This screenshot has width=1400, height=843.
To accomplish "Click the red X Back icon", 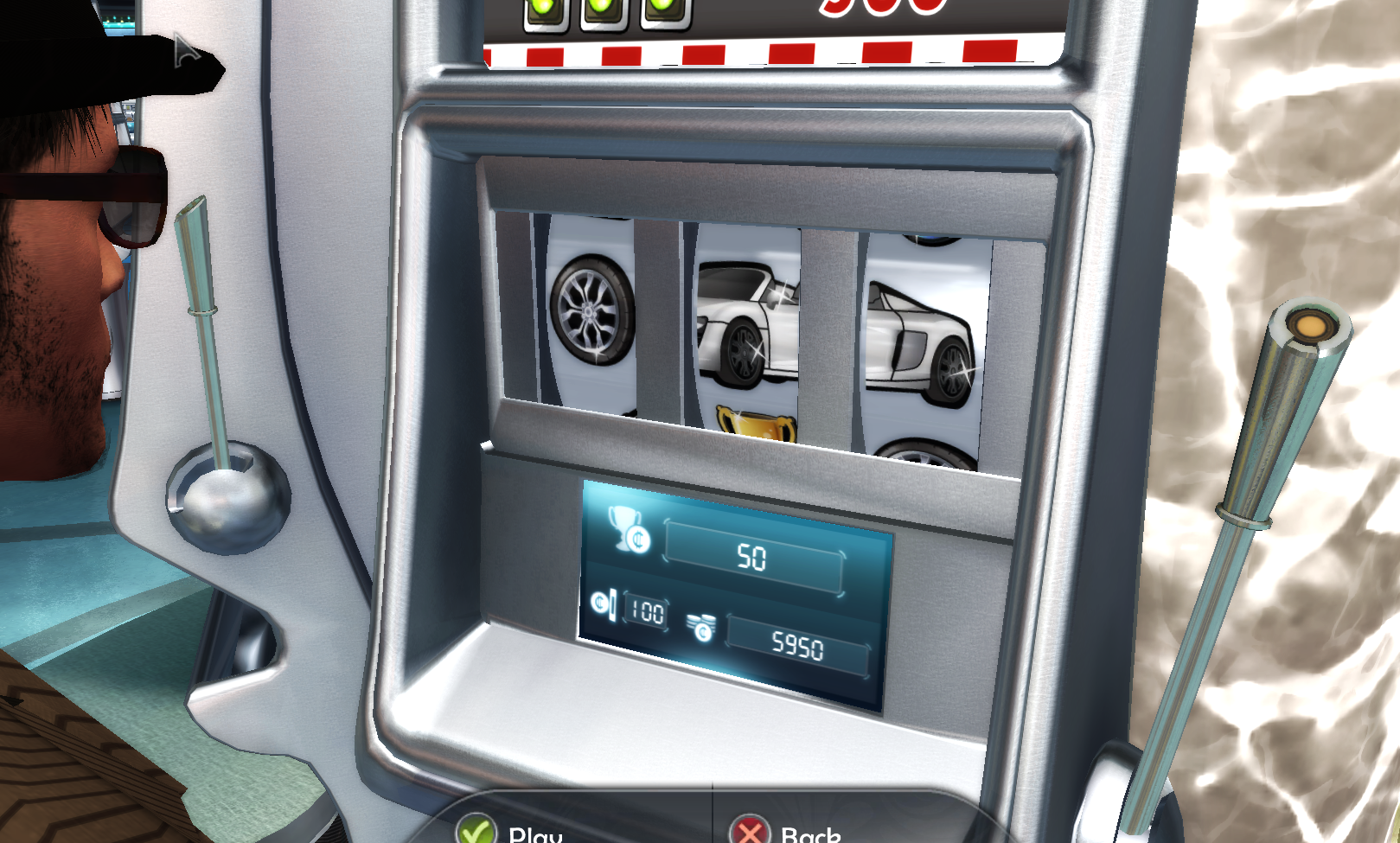I will [x=748, y=832].
